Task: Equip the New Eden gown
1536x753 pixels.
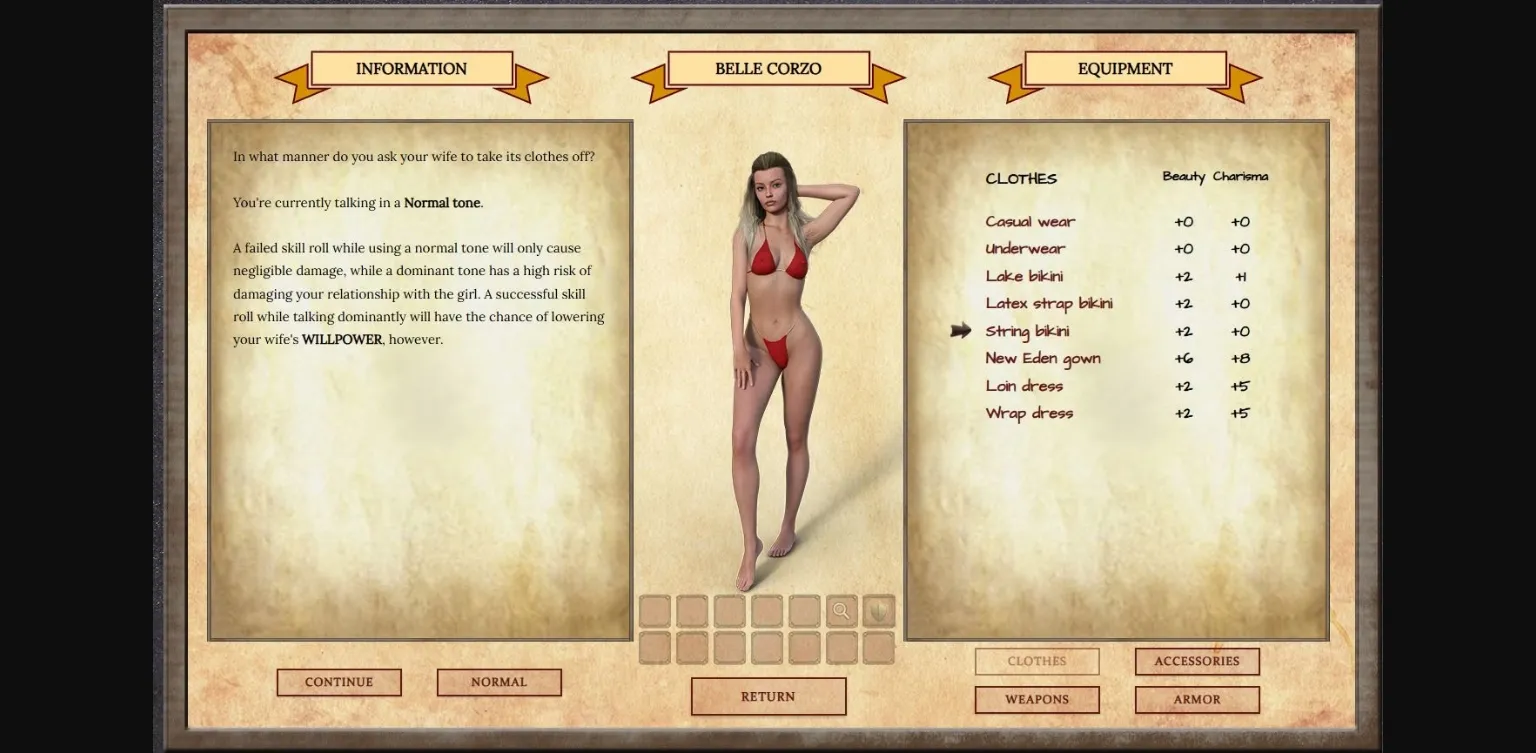Action: coord(1044,358)
